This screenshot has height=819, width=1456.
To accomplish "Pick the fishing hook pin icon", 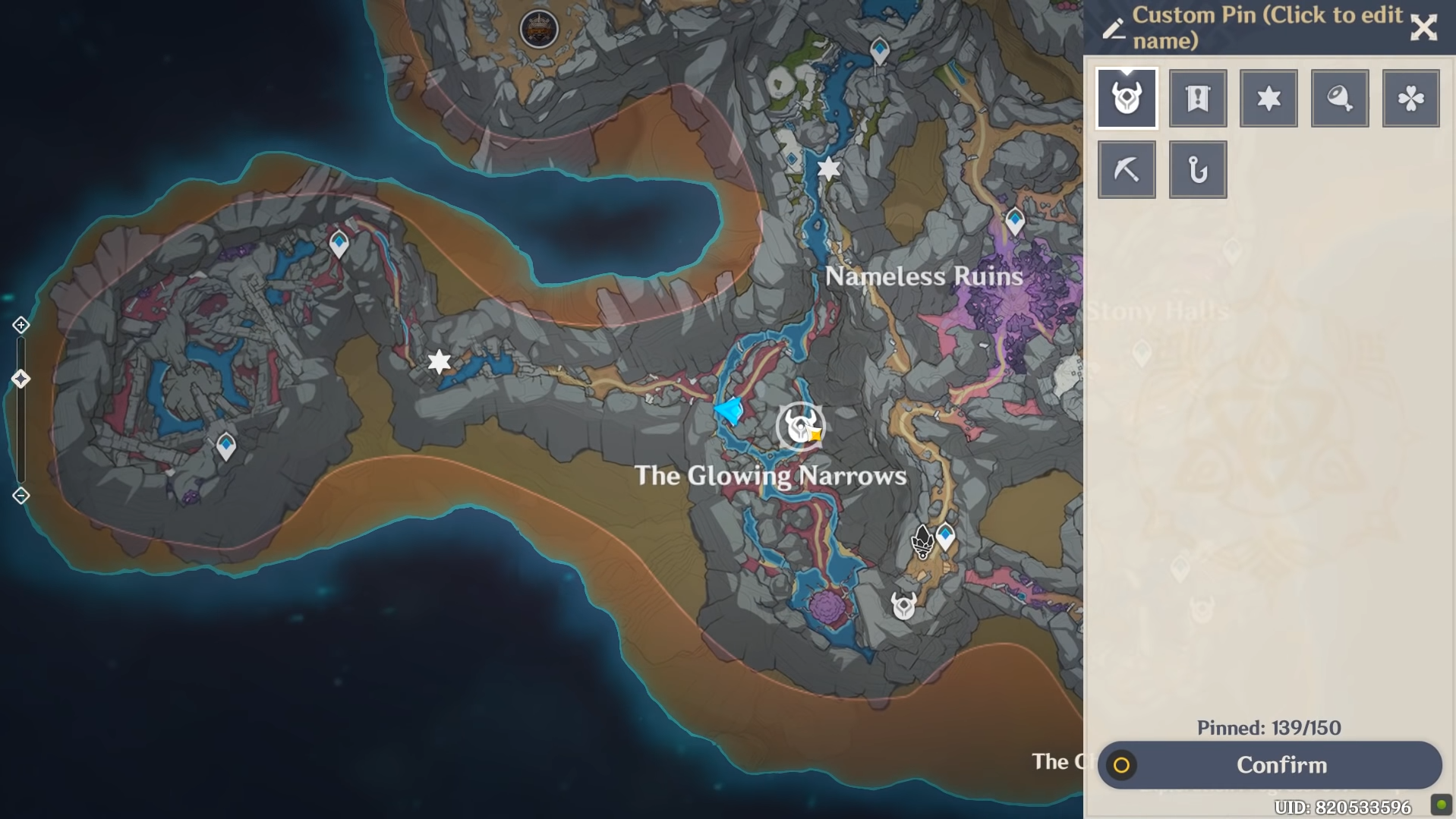I will tap(1198, 170).
